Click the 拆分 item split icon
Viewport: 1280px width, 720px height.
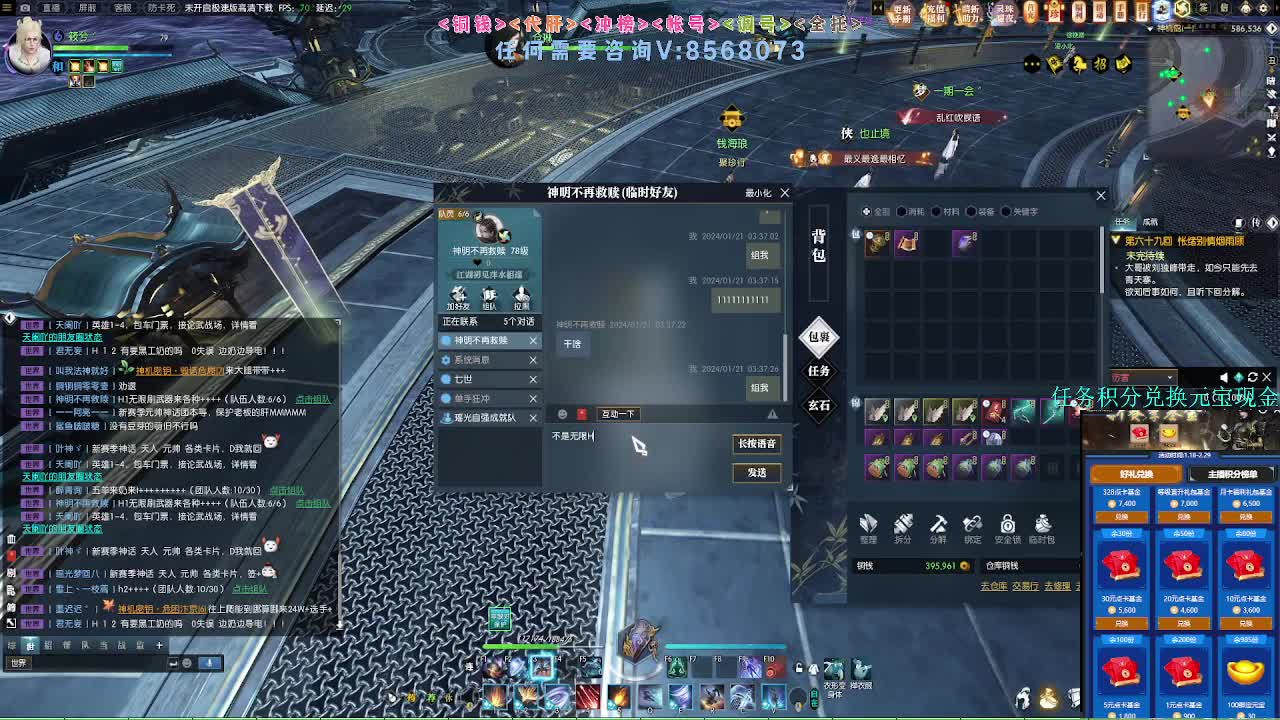pos(903,528)
